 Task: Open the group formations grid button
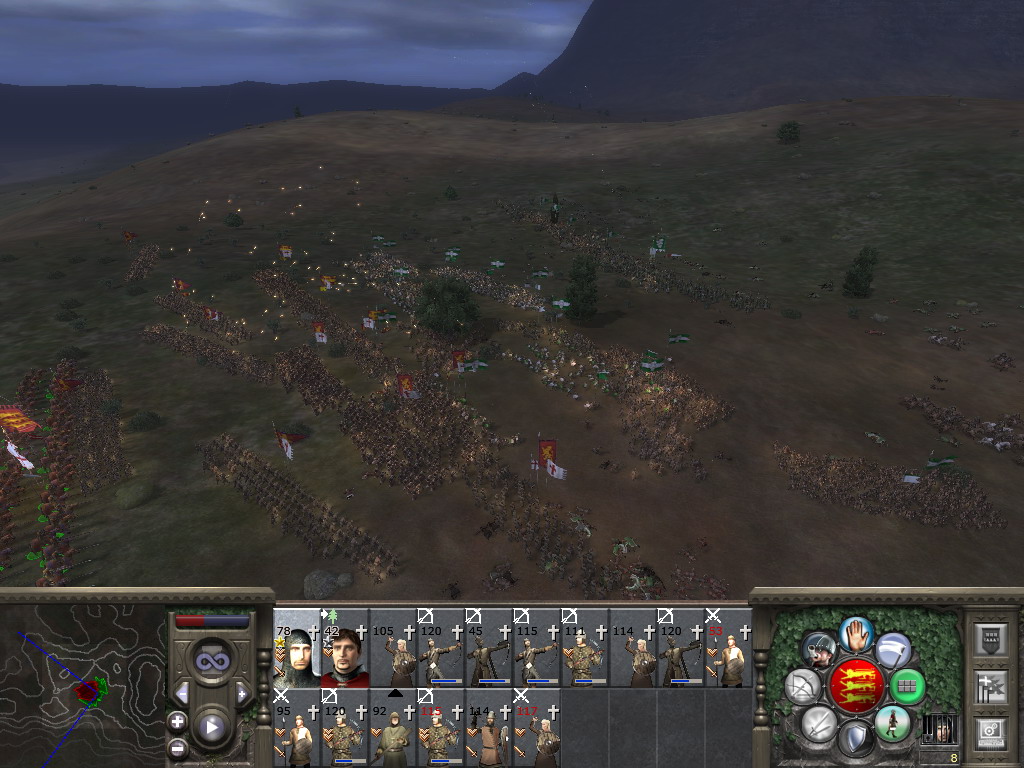click(x=907, y=686)
